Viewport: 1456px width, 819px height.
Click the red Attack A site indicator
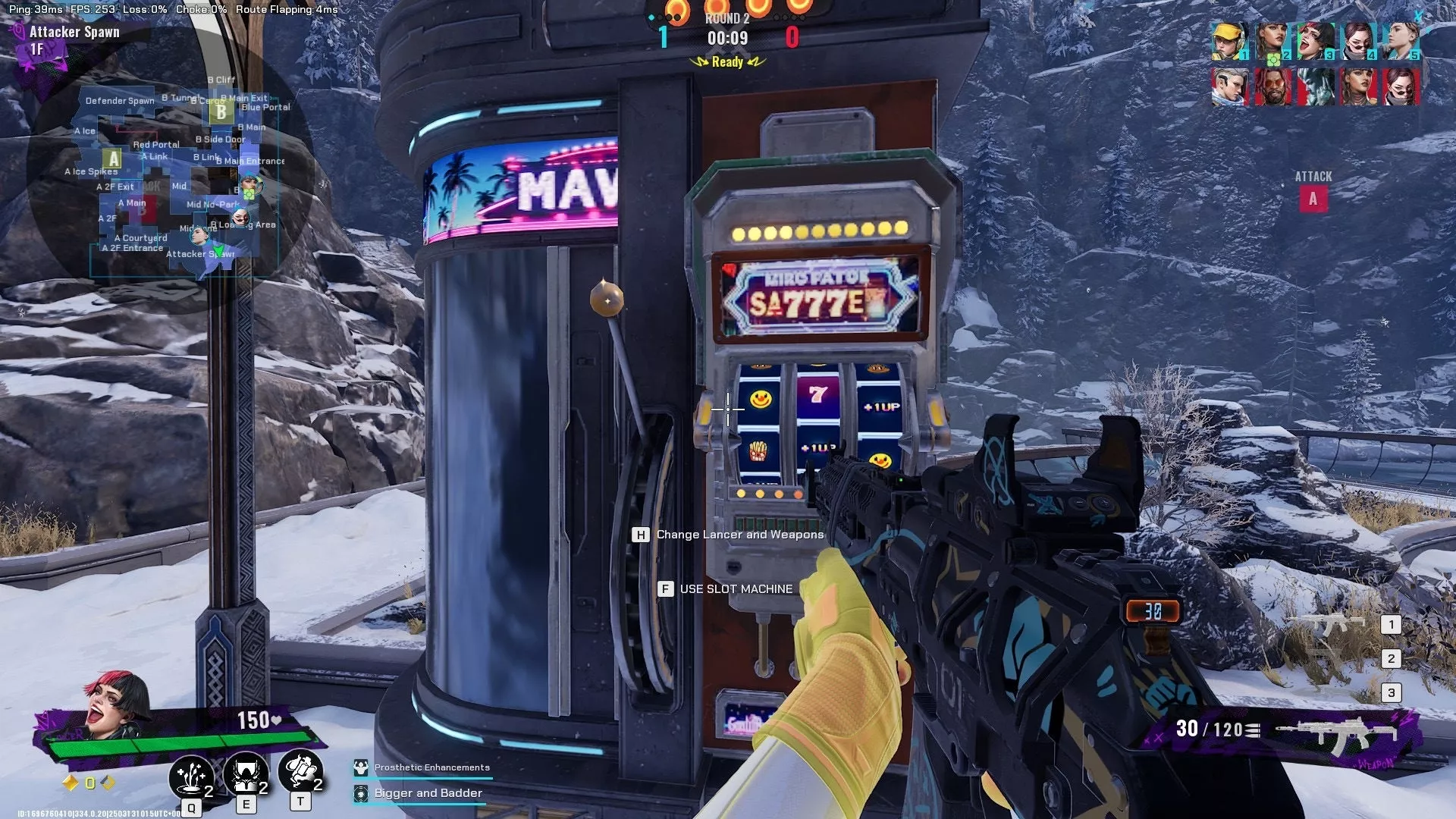pyautogui.click(x=1313, y=199)
